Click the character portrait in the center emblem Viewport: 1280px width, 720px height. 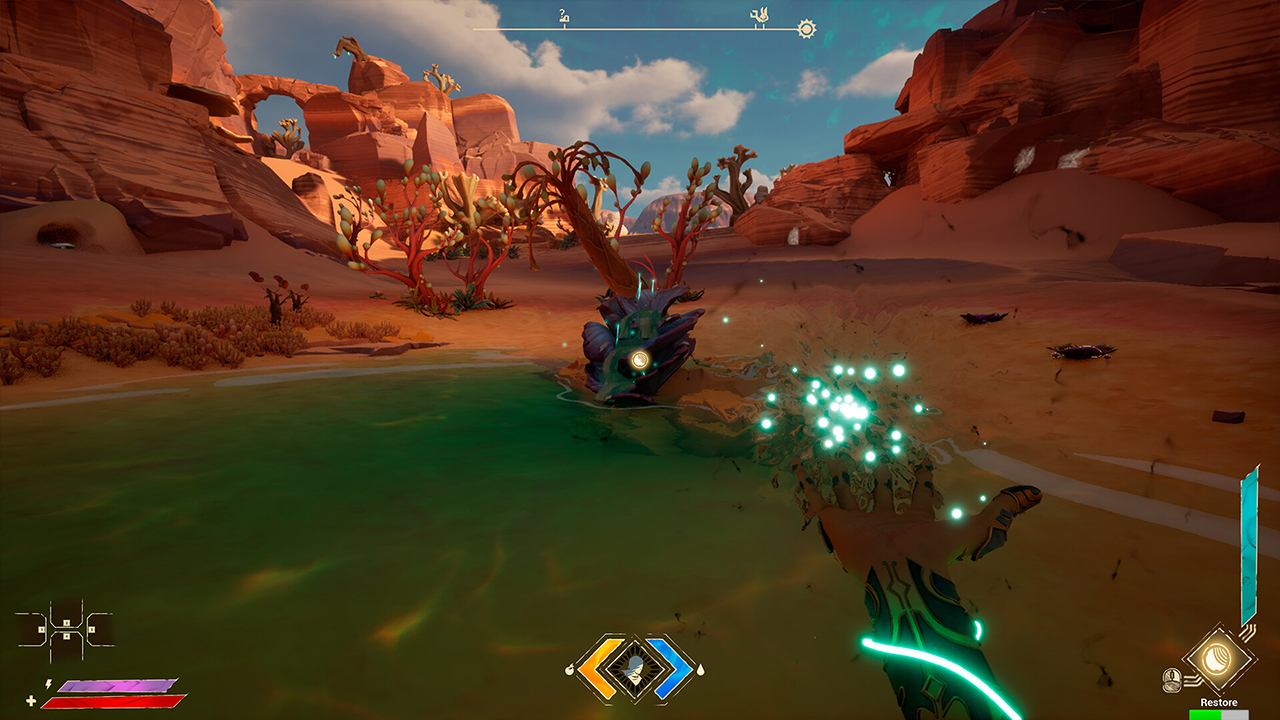635,668
